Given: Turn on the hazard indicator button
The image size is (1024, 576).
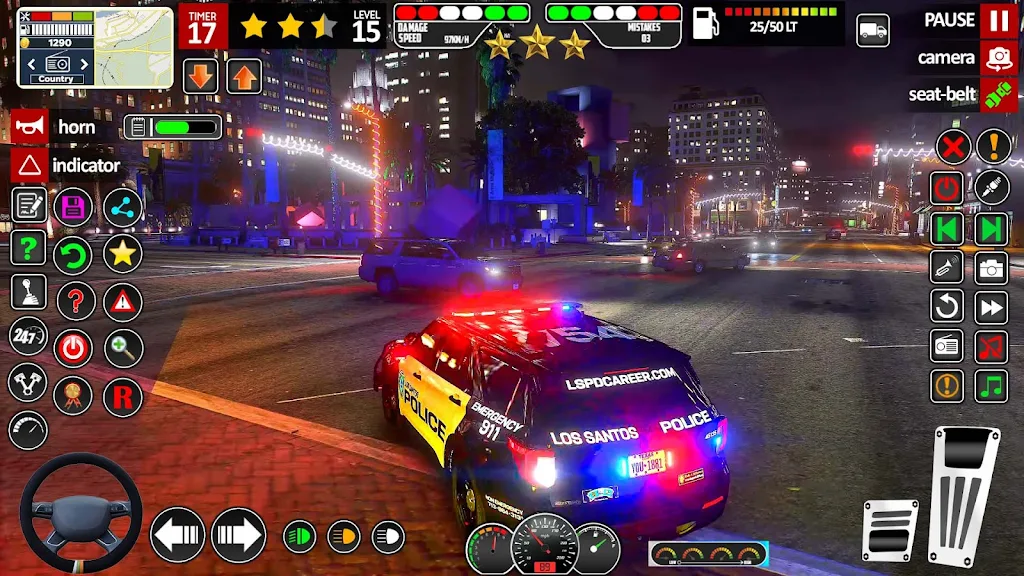Looking at the screenshot, I should click(x=29, y=165).
